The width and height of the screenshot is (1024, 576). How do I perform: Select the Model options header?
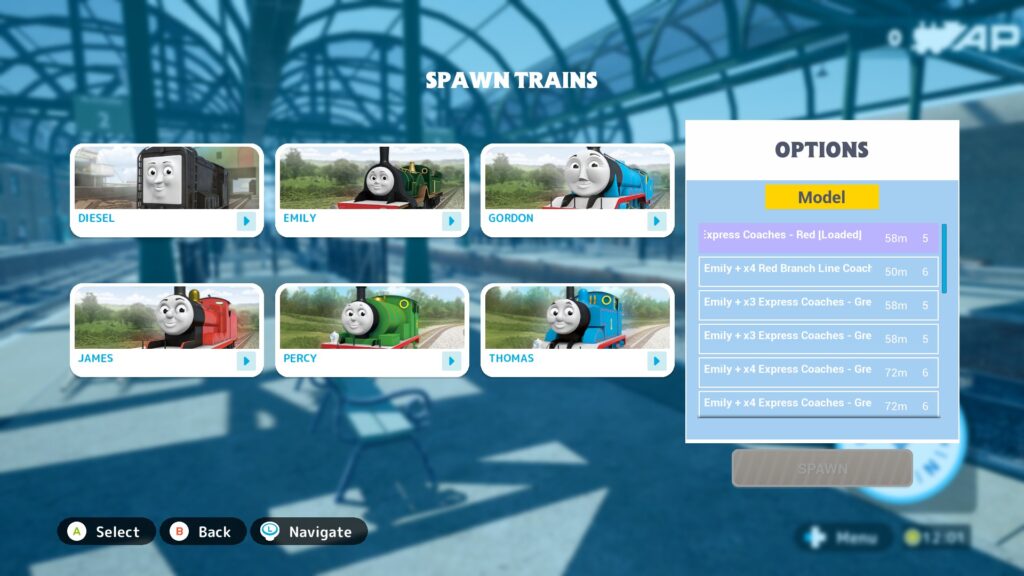pyautogui.click(x=822, y=197)
